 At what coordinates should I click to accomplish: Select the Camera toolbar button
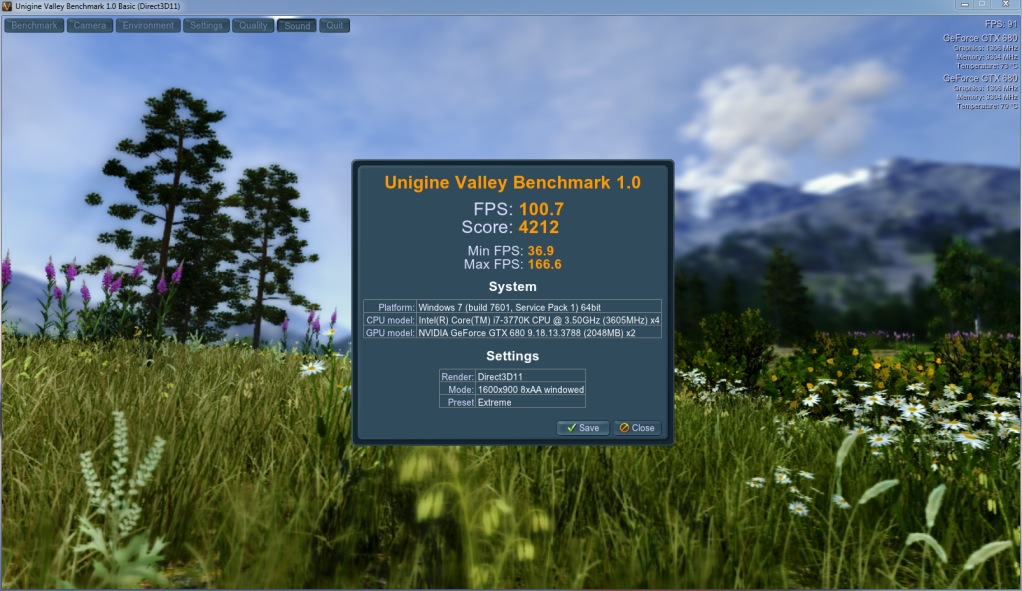pyautogui.click(x=89, y=25)
